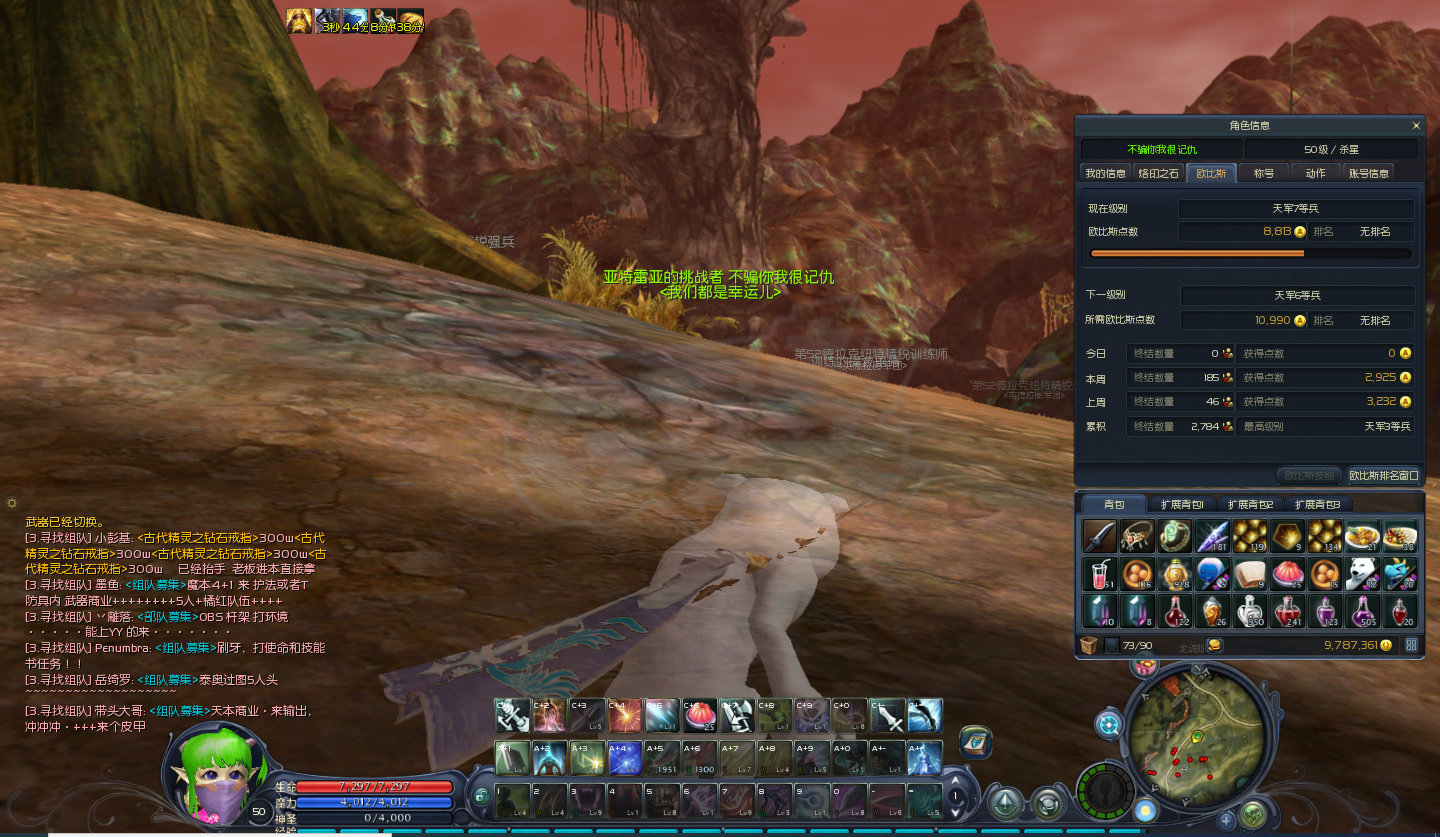Open the 烙印之石 tab

pos(1159,173)
